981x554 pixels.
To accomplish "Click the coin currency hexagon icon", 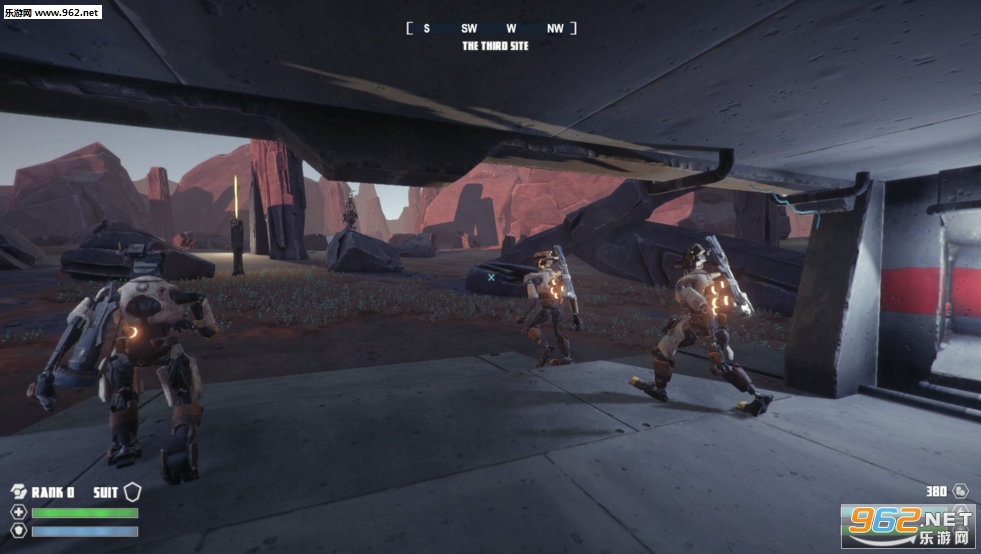I will (x=961, y=491).
